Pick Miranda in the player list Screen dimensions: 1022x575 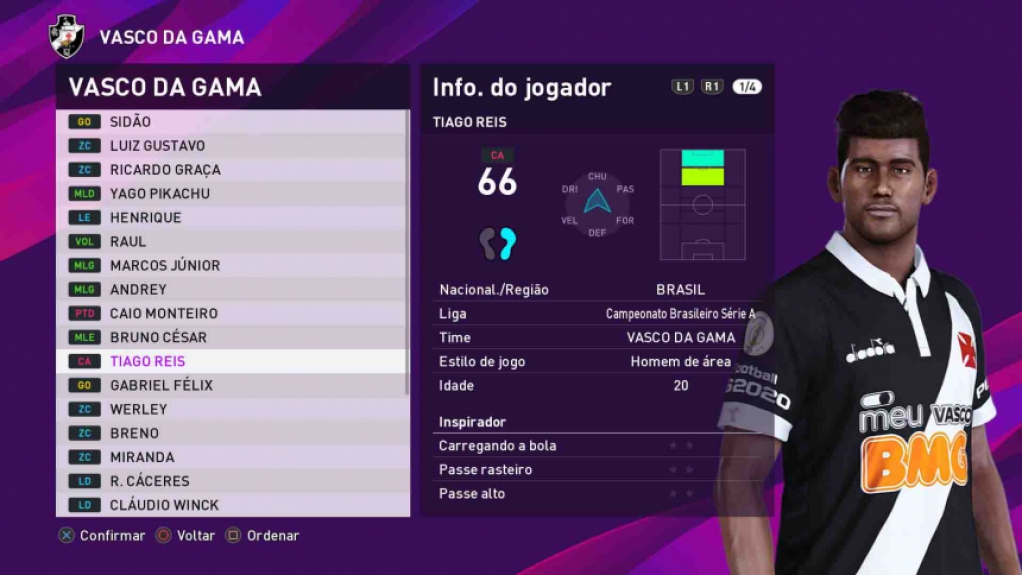[232, 458]
